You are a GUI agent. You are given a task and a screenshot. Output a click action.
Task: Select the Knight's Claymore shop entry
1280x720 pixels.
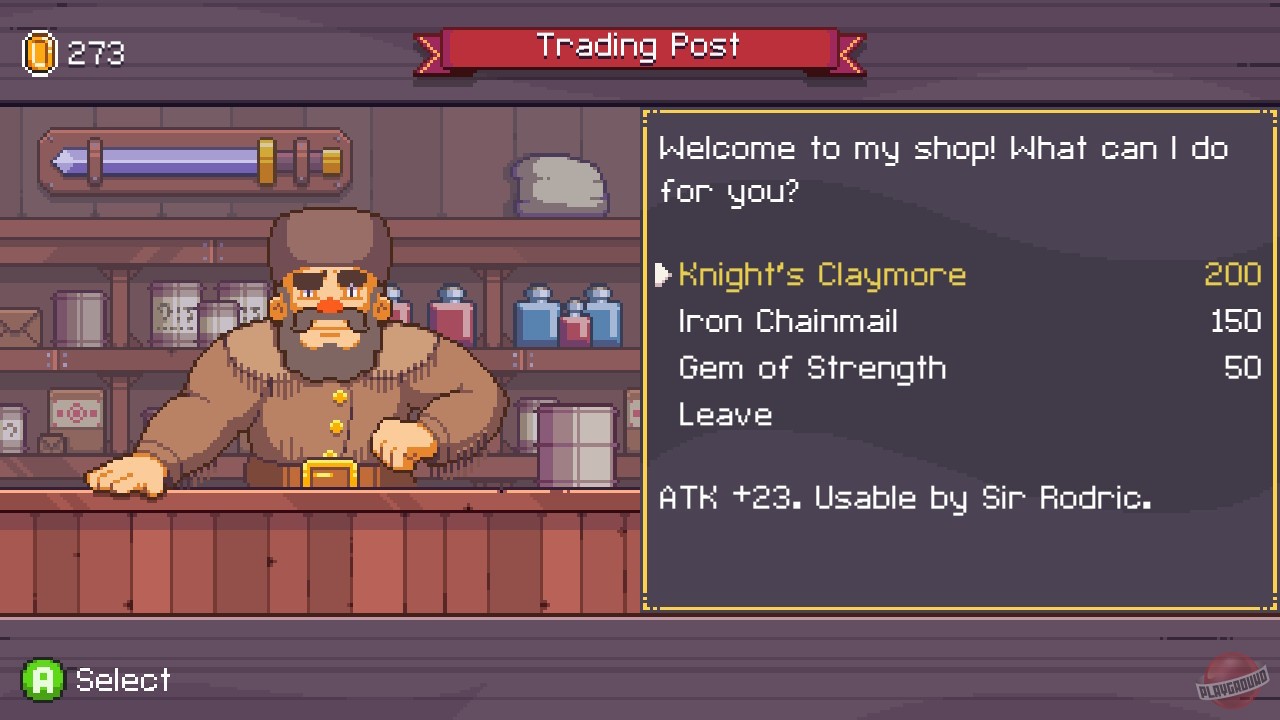[x=820, y=274]
